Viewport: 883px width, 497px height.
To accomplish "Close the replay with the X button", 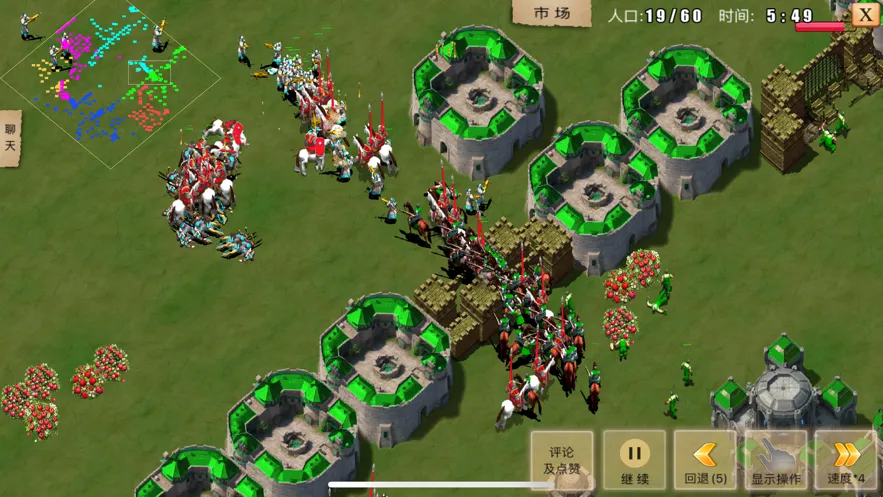I will tap(866, 14).
